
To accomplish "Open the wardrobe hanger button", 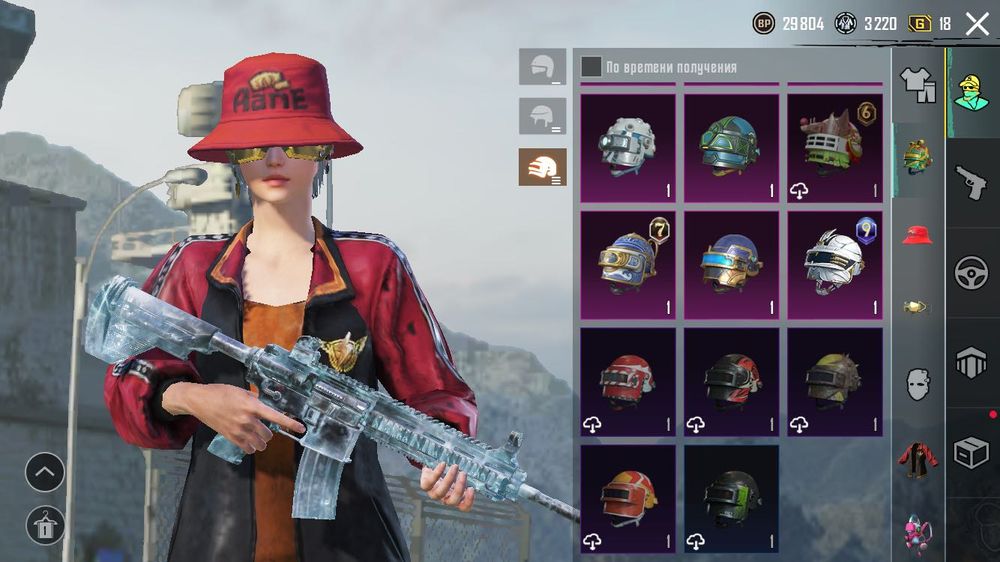I will [x=45, y=524].
